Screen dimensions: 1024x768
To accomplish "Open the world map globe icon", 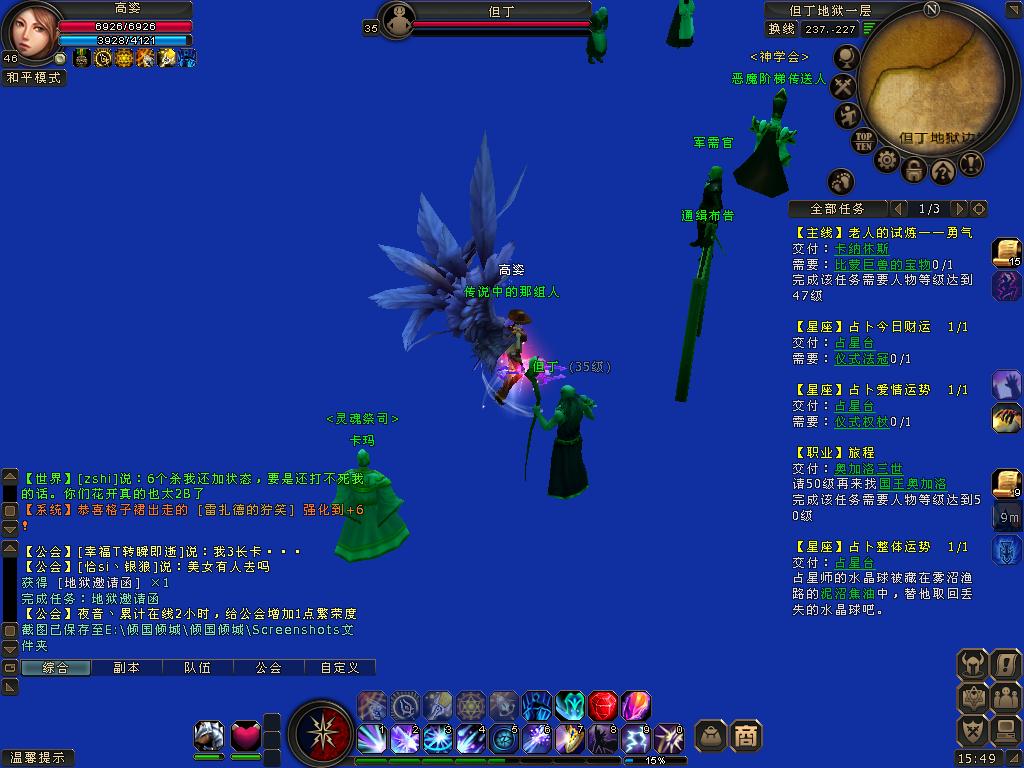I will [x=847, y=58].
